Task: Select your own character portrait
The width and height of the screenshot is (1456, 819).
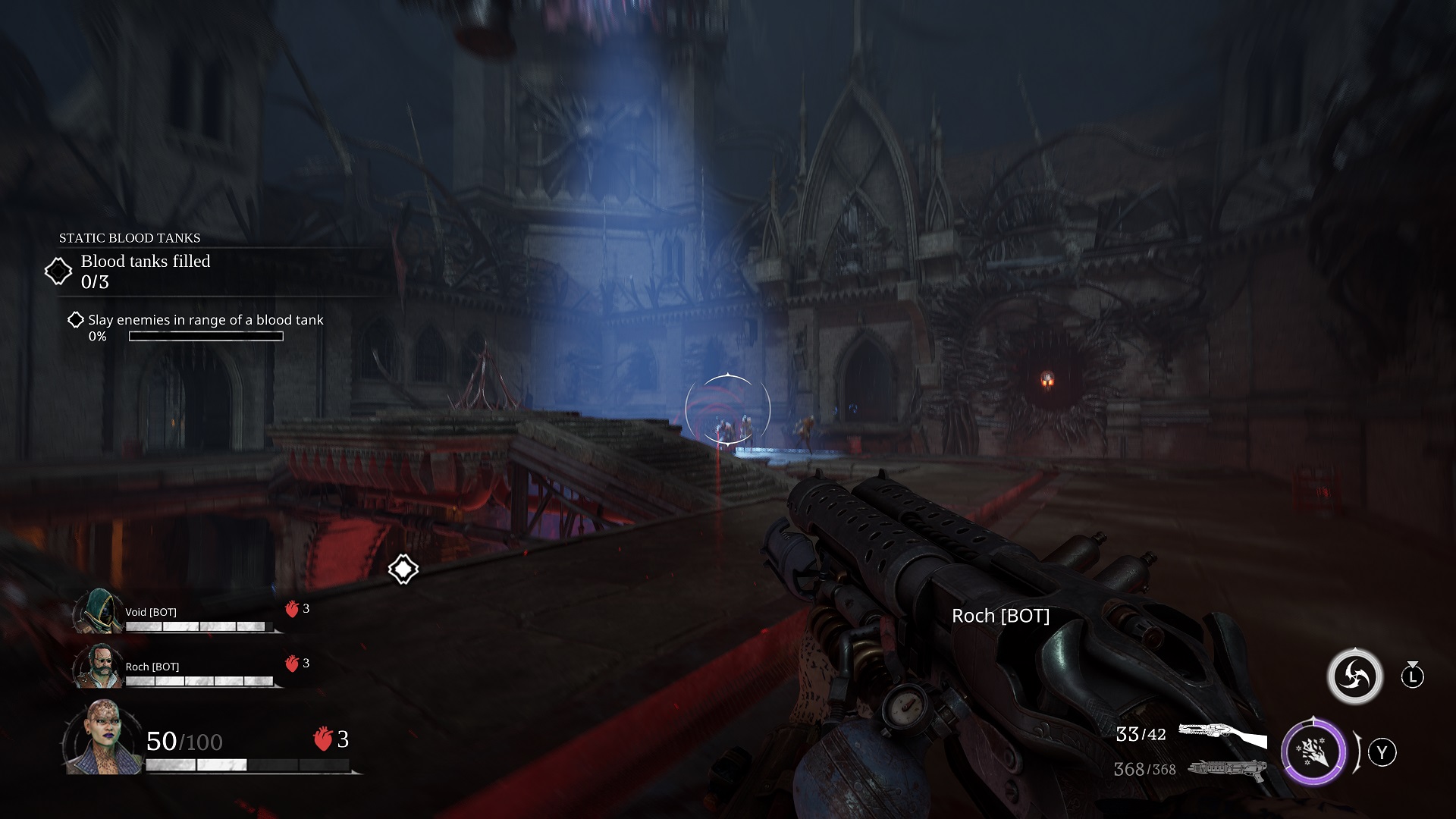Action: click(x=102, y=738)
